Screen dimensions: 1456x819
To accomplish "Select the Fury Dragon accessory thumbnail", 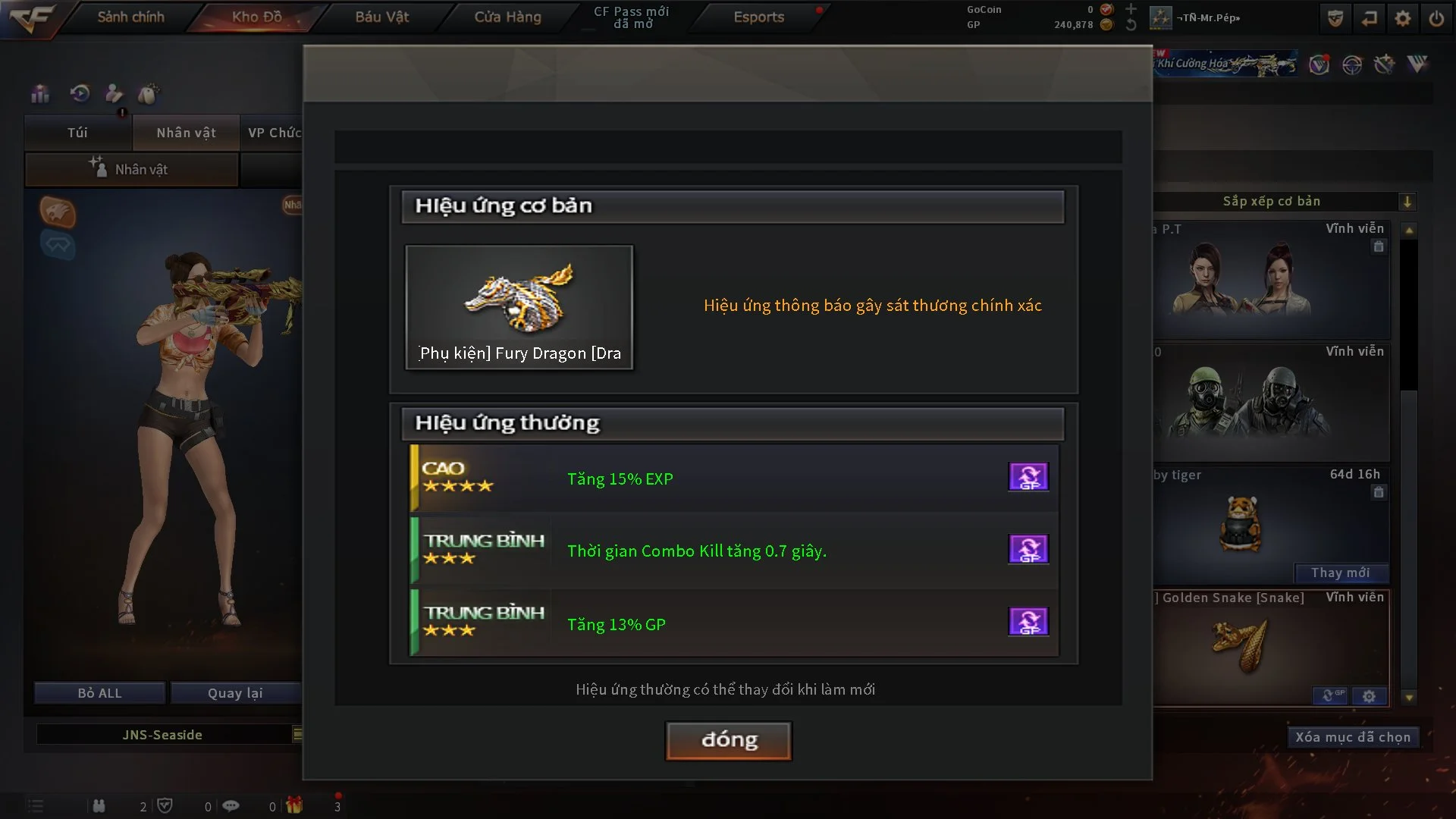I will 519,307.
